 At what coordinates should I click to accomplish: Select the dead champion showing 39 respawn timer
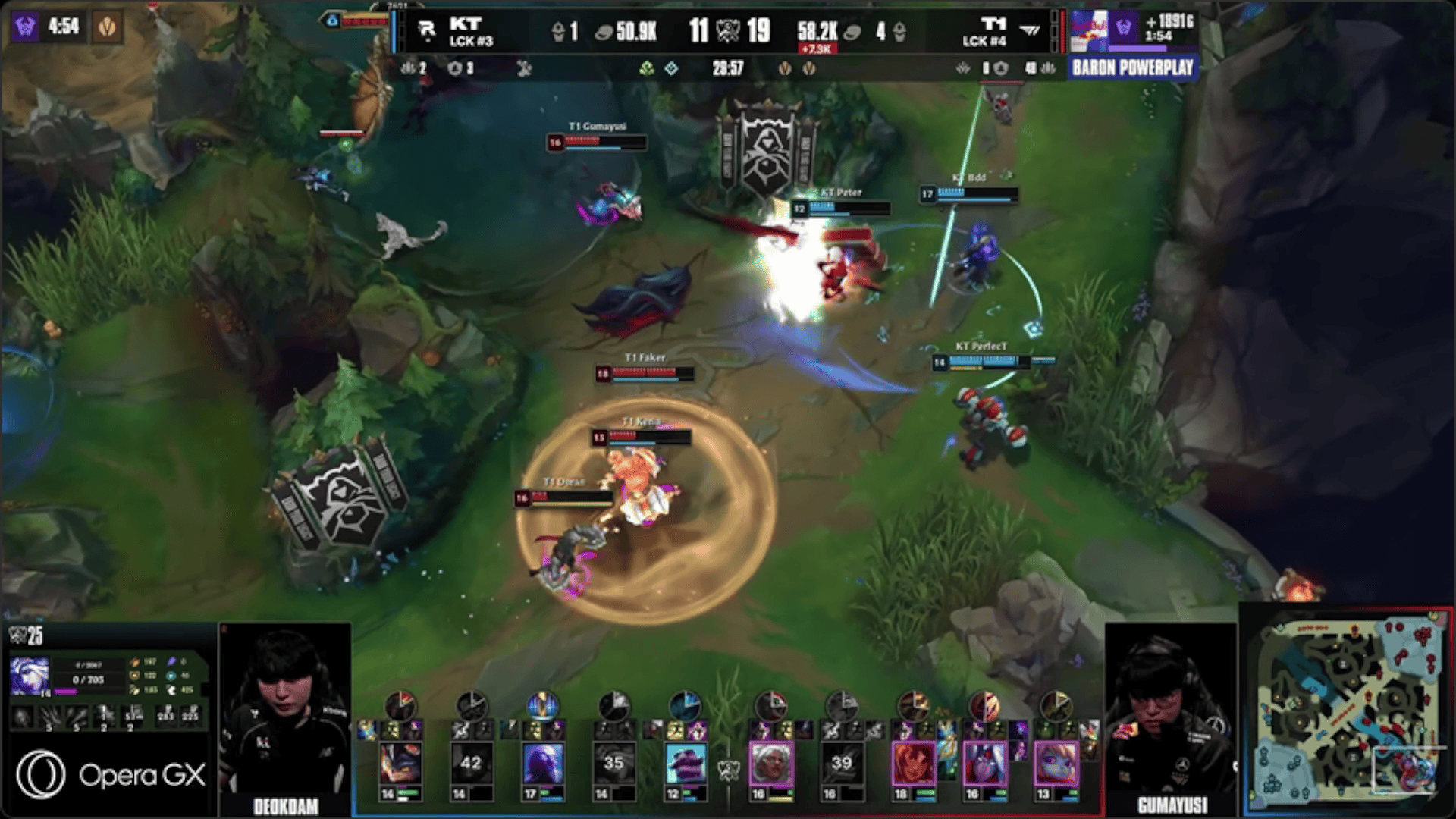841,763
